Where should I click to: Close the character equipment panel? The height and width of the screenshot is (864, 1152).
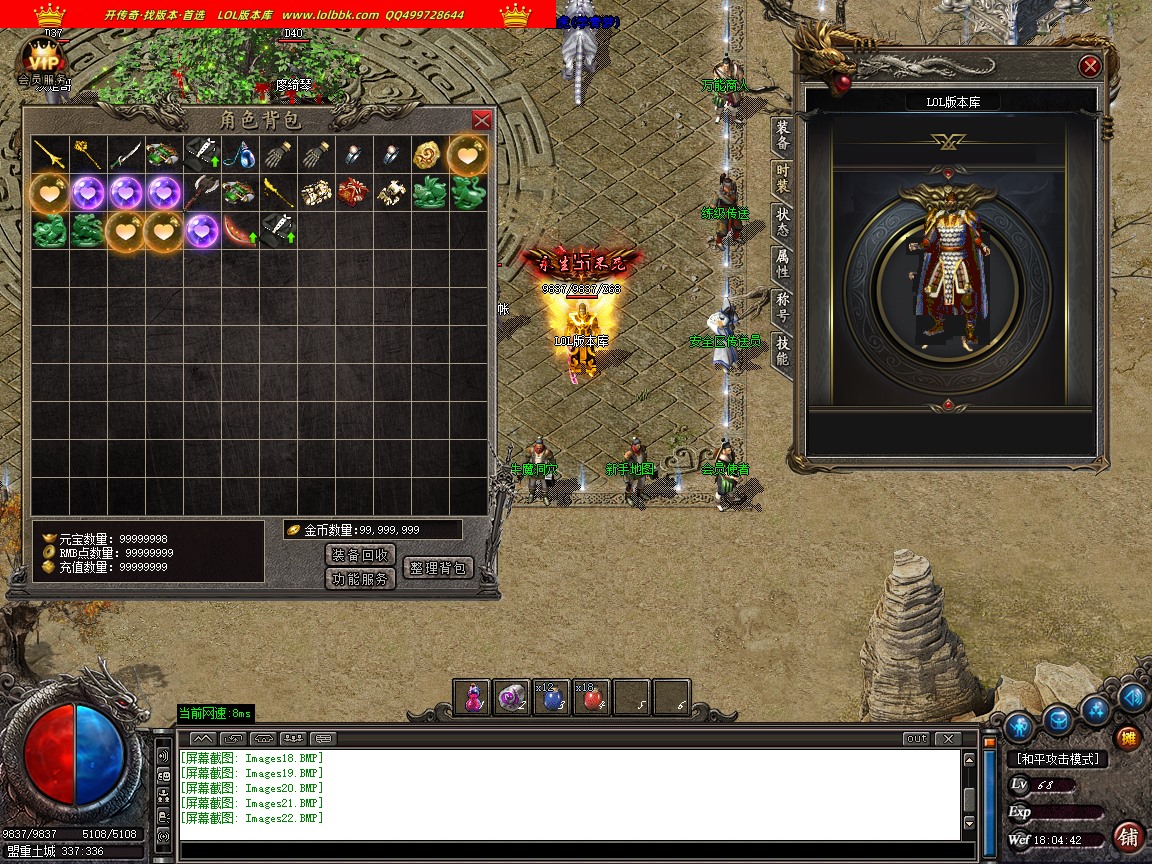pyautogui.click(x=1090, y=67)
